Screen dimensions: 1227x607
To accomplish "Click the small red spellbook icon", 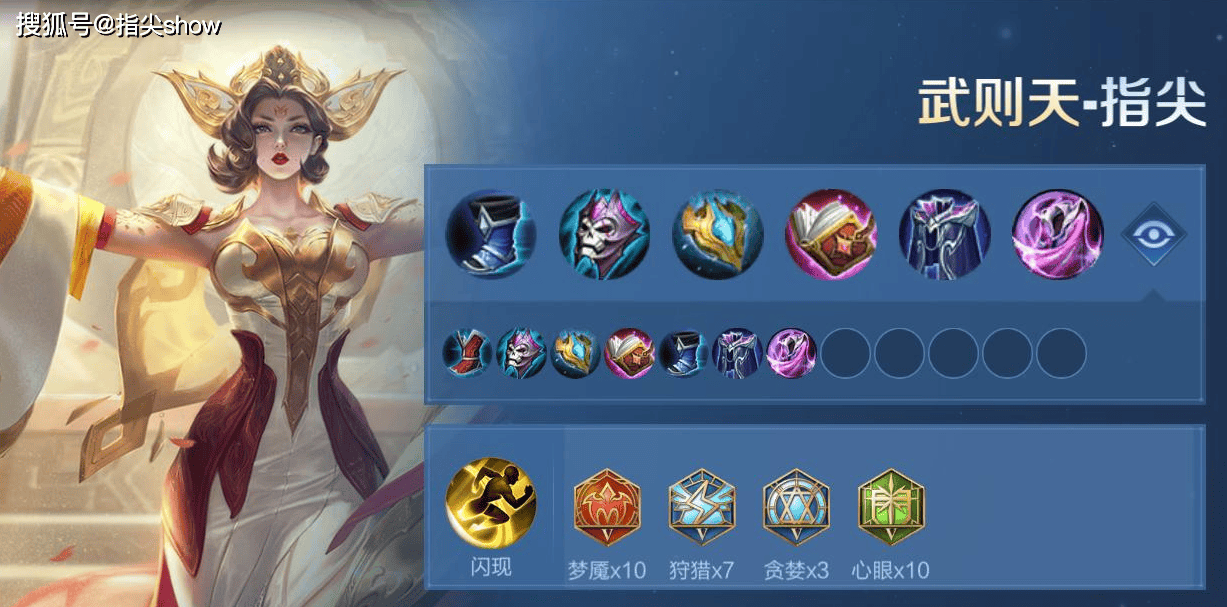I will [x=629, y=354].
